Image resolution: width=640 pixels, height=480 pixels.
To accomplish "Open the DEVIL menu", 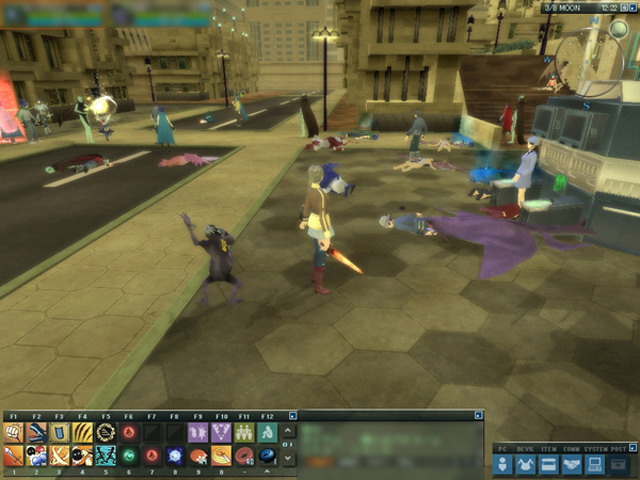I will pos(526,465).
